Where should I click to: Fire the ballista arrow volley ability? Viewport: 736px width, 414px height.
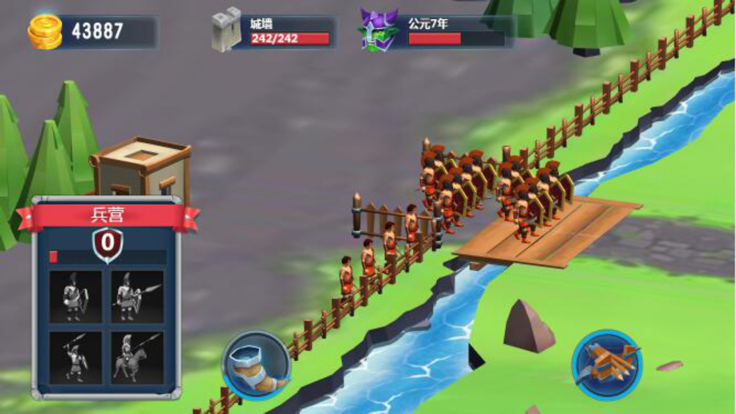point(606,365)
